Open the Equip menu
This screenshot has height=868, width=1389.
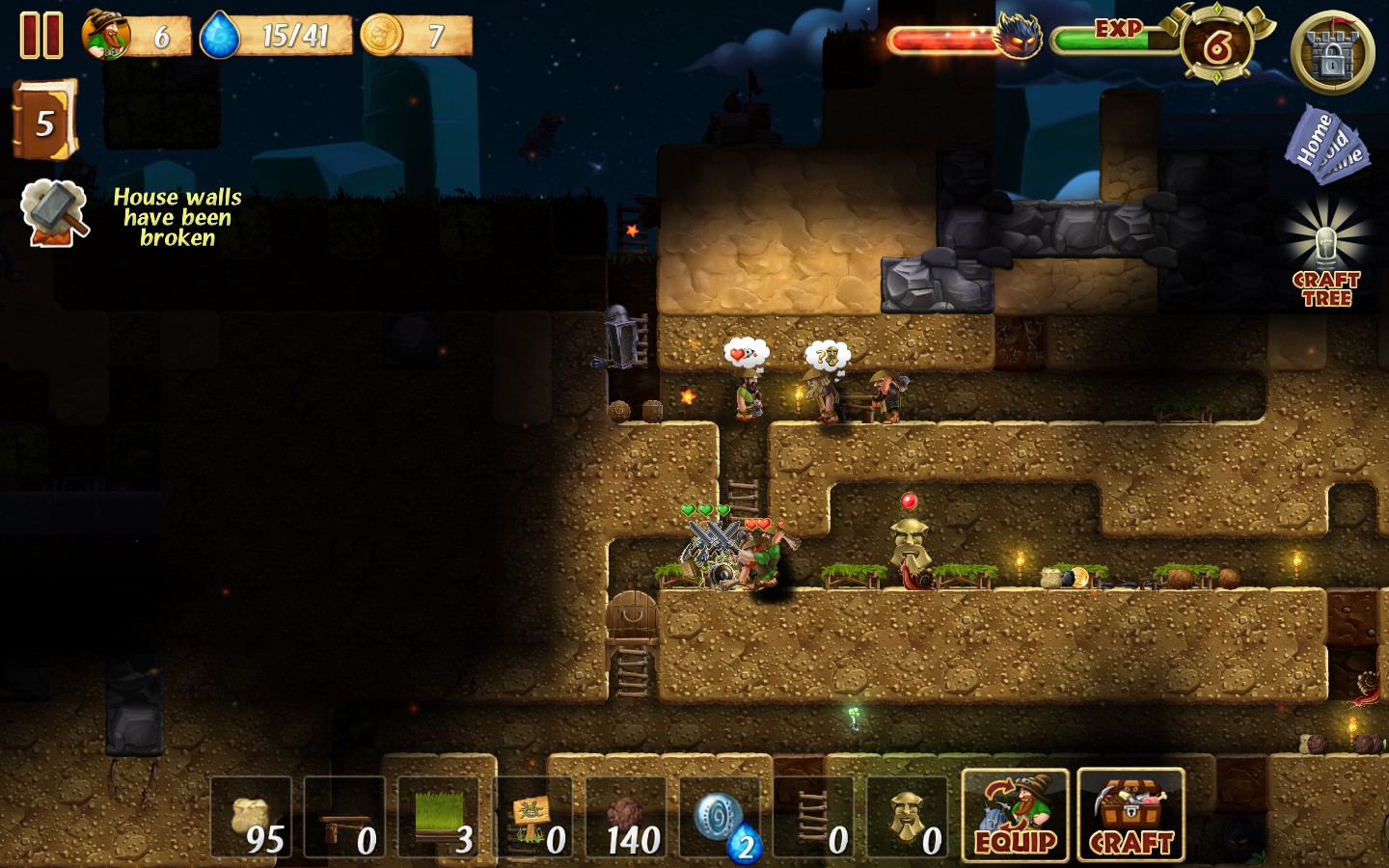click(x=1015, y=816)
